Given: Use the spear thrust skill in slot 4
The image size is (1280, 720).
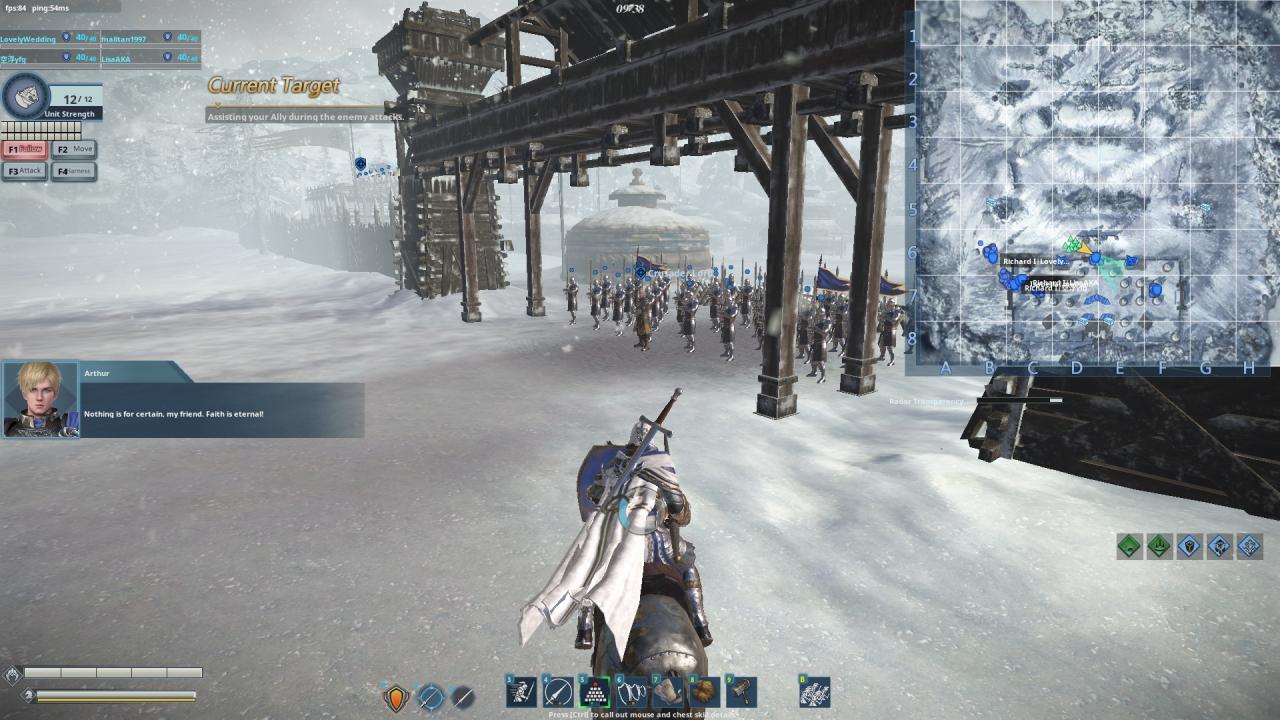Looking at the screenshot, I should click(x=558, y=692).
